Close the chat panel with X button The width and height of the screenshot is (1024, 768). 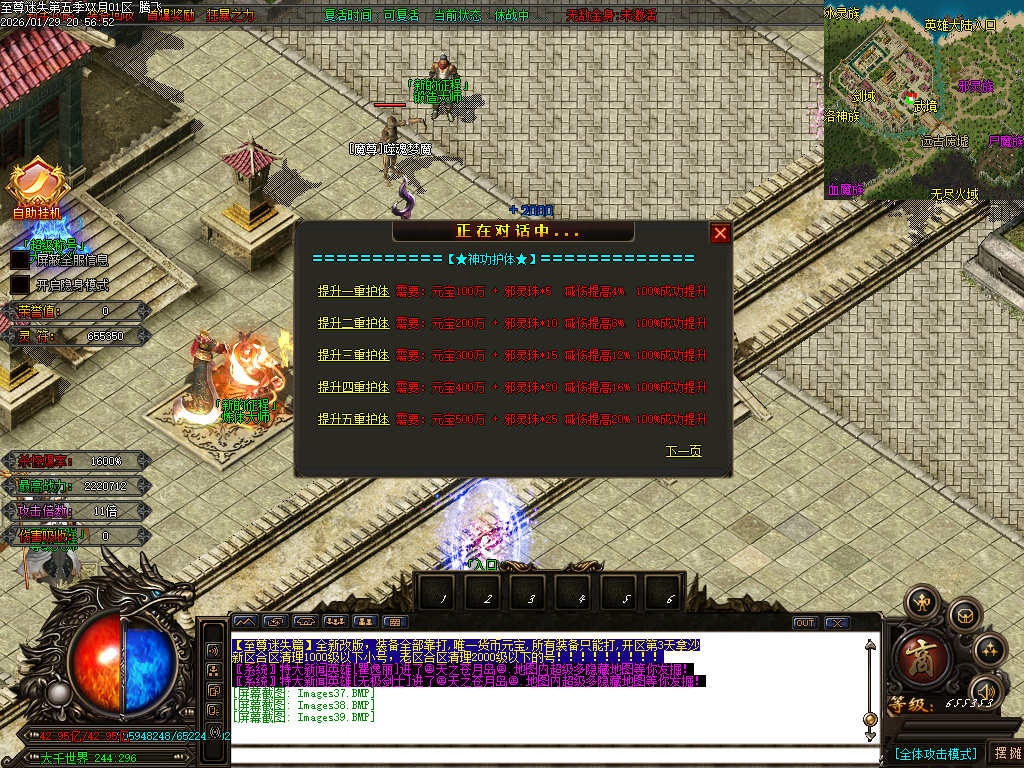[836, 623]
